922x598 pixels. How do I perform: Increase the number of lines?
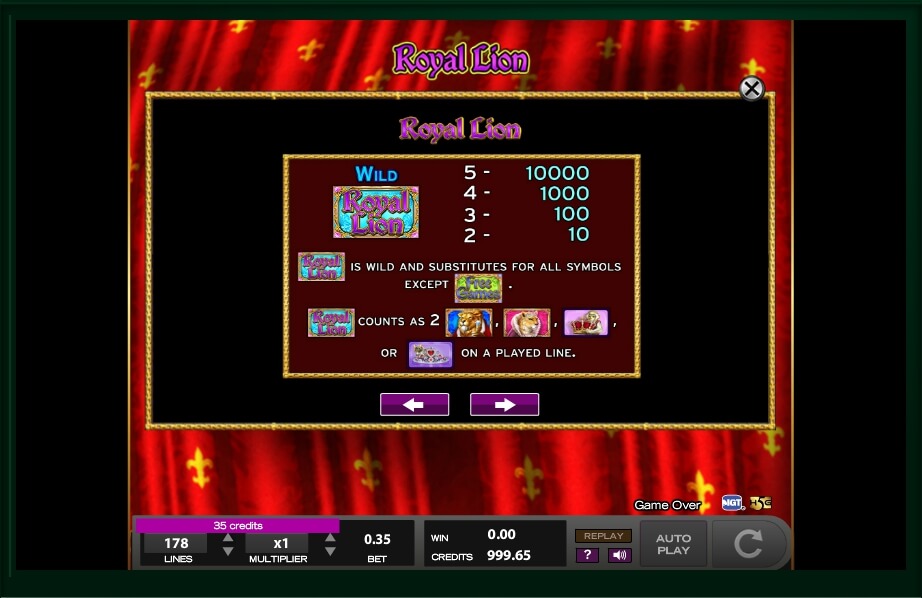point(228,538)
